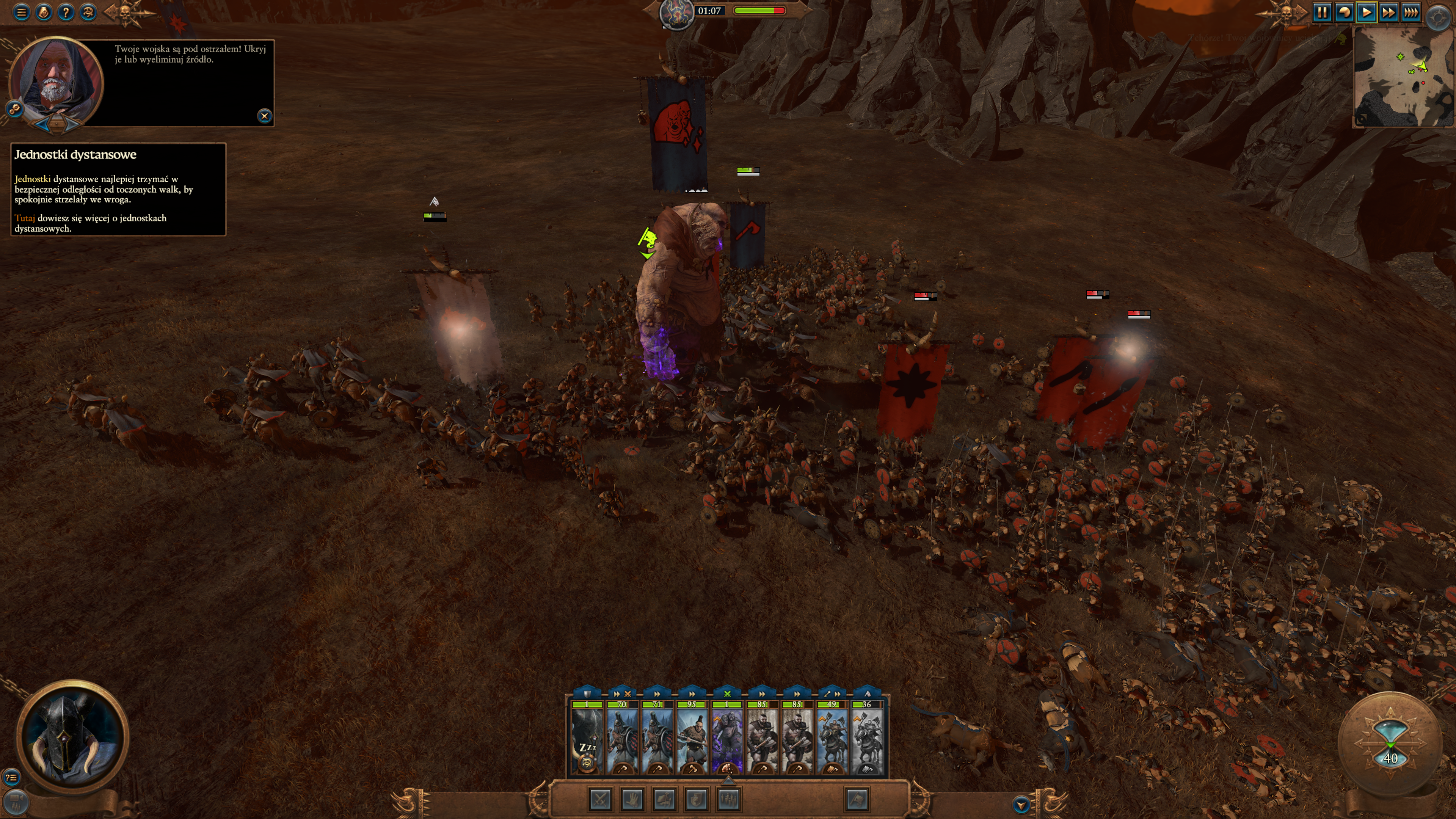The height and width of the screenshot is (819, 1456).
Task: Click the battlefield minimap
Action: [x=1403, y=77]
